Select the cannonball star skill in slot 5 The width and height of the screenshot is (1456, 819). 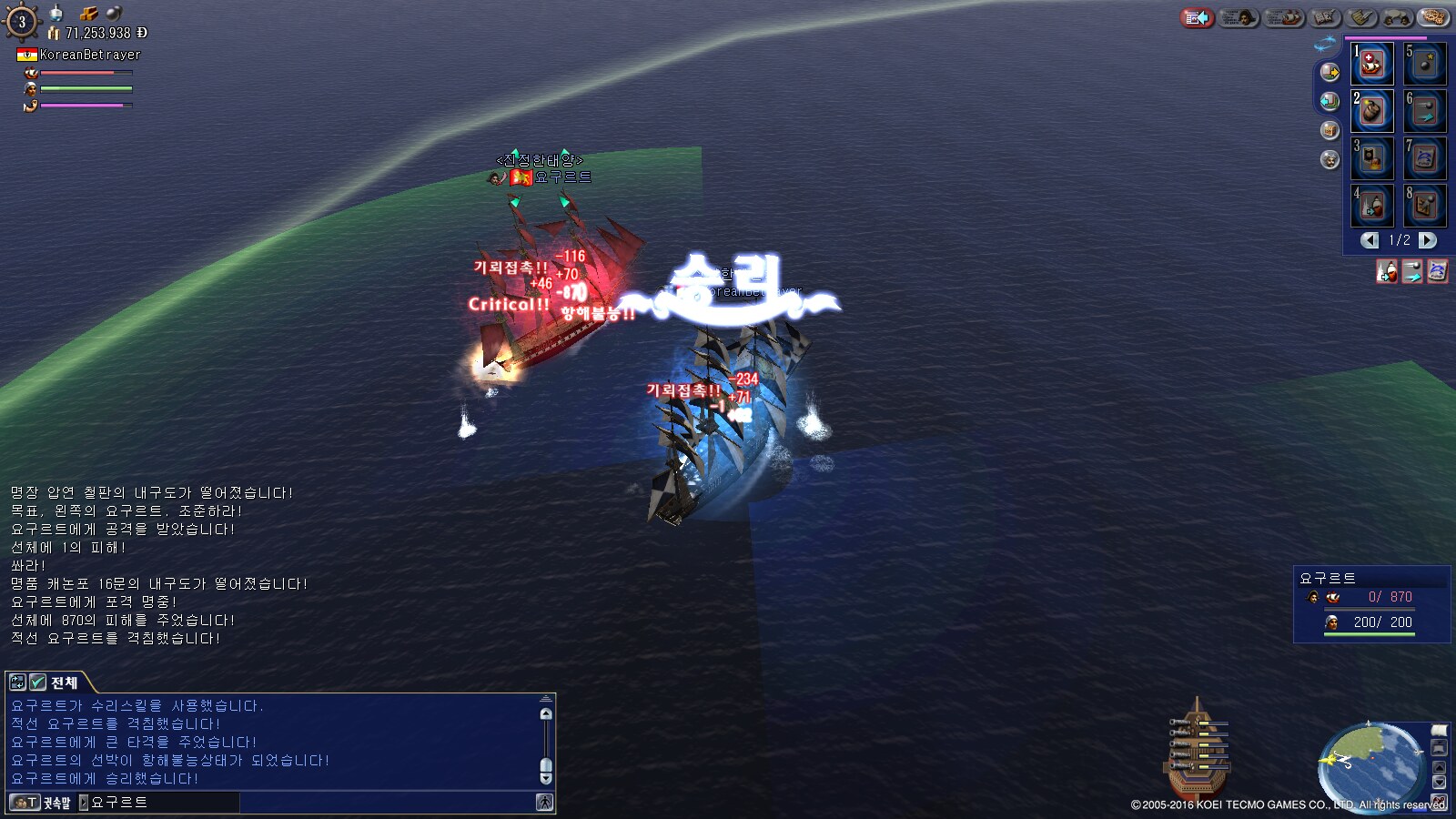[x=1424, y=64]
